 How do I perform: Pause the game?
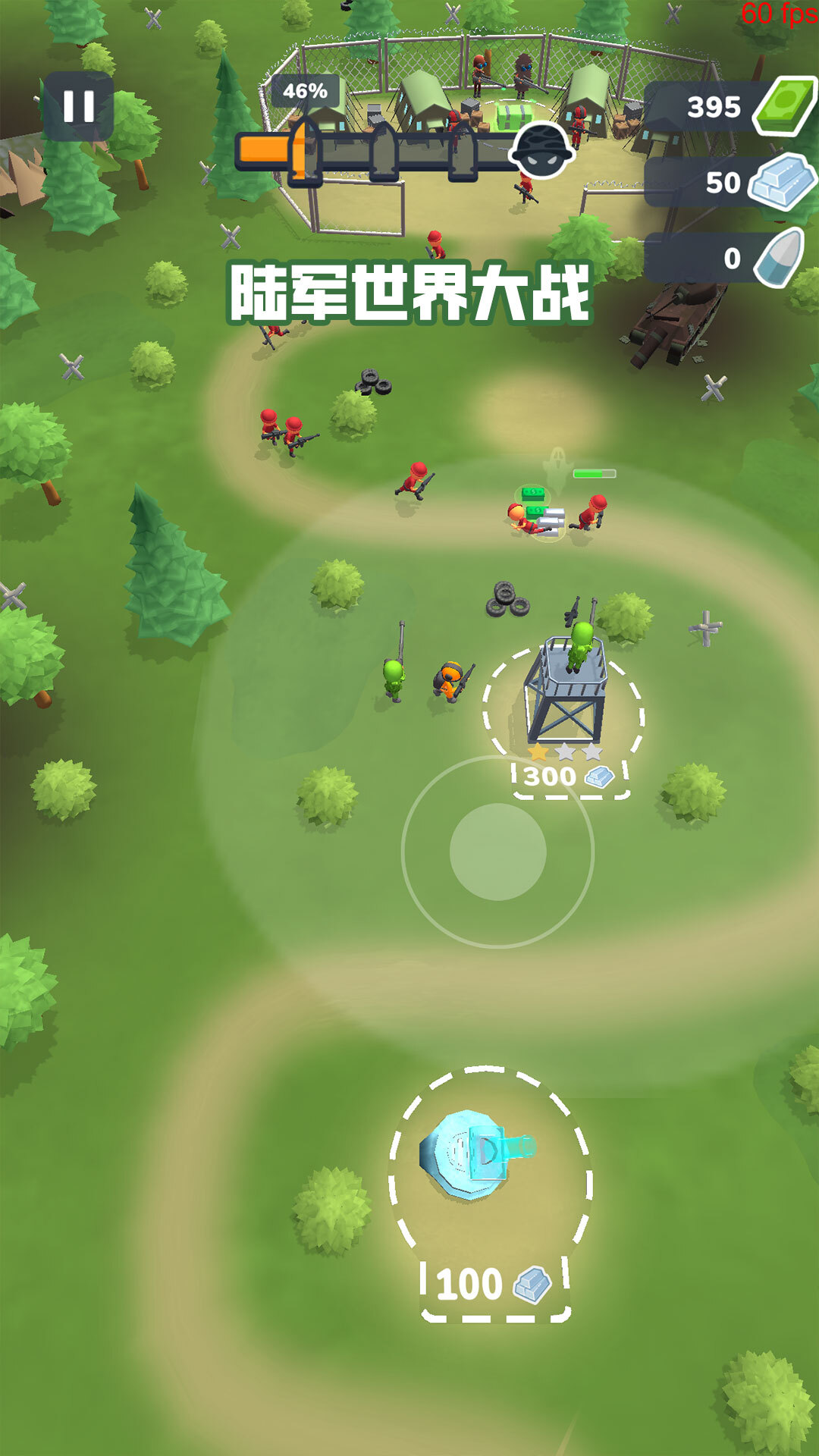78,107
